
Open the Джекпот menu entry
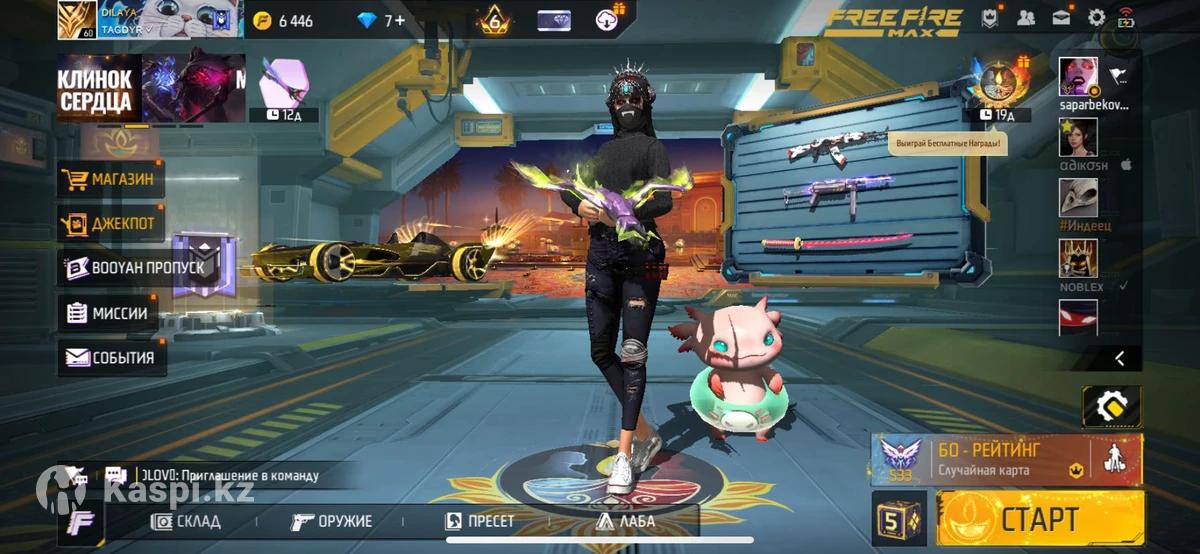pyautogui.click(x=111, y=224)
